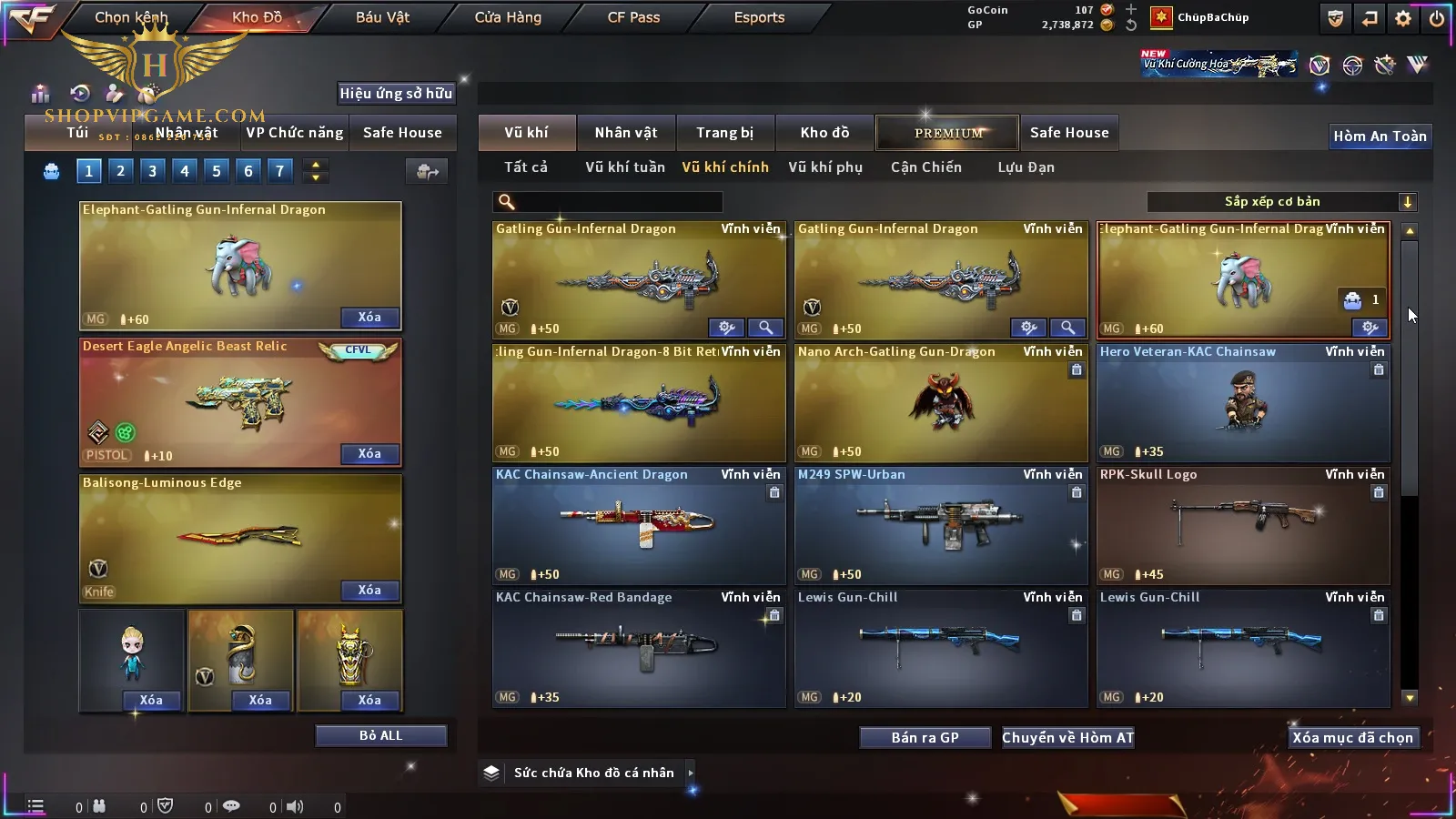1456x819 pixels.
Task: Open the Hòm An Toàn button
Action: click(x=1380, y=136)
